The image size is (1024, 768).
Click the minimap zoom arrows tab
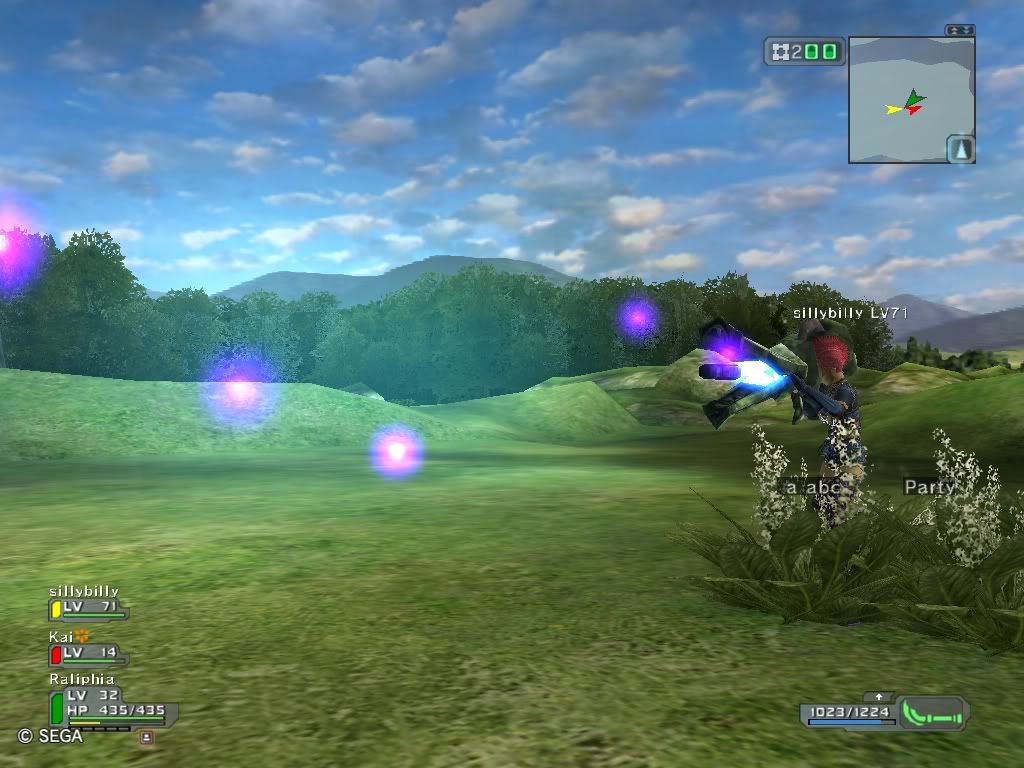[x=960, y=31]
